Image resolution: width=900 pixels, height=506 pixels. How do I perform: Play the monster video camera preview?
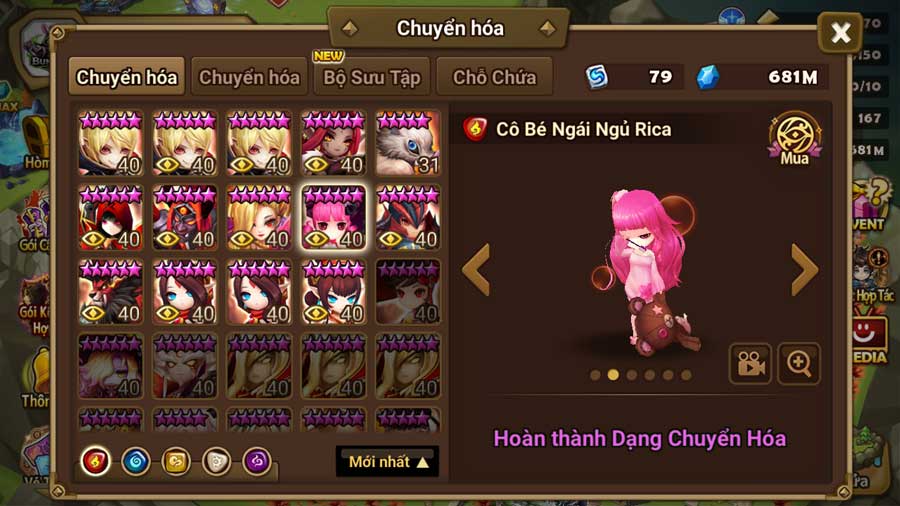749,364
